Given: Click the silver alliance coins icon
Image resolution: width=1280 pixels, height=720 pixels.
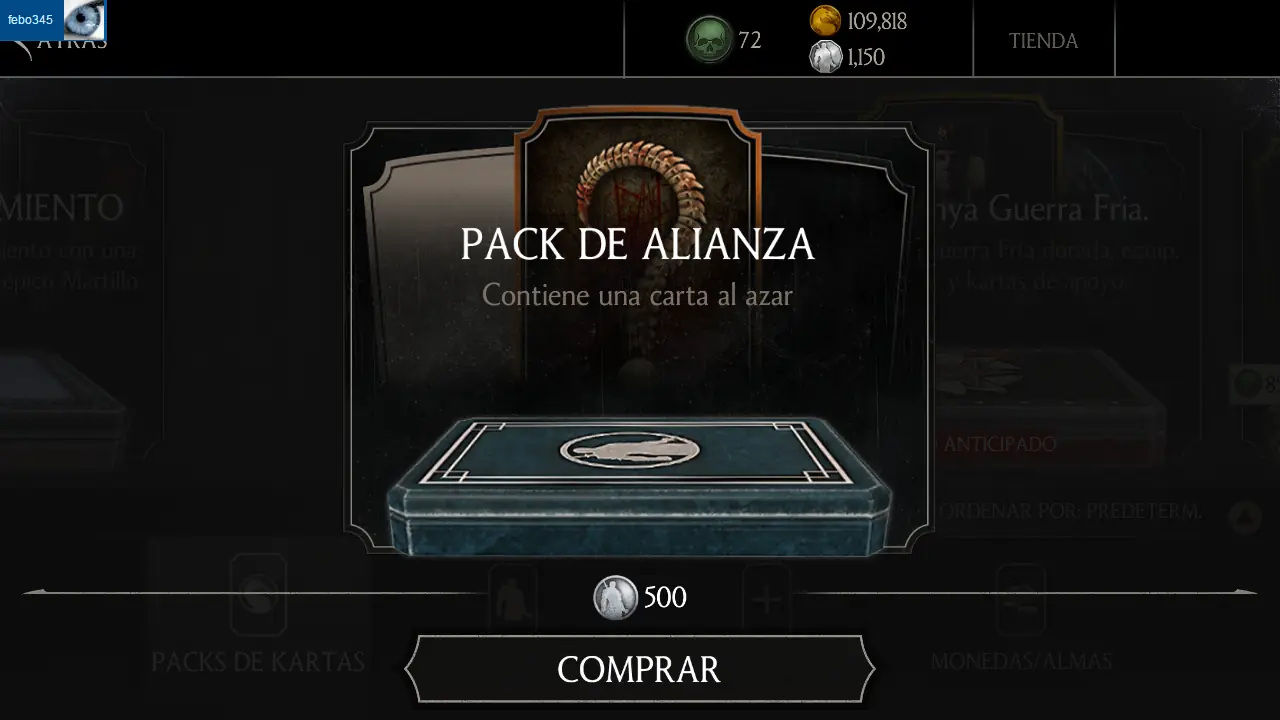Looking at the screenshot, I should (x=826, y=57).
